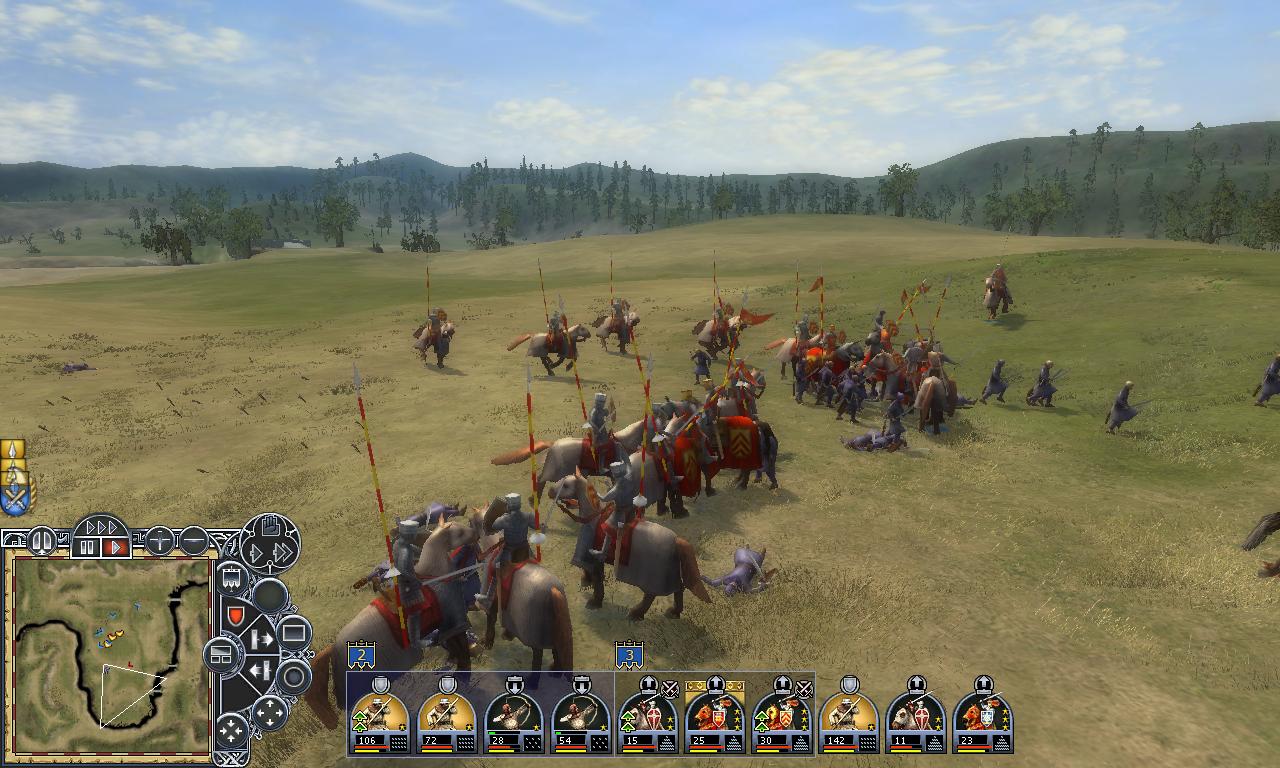Halt selected units with the hand button
The width and height of the screenshot is (1280, 768).
pyautogui.click(x=269, y=526)
